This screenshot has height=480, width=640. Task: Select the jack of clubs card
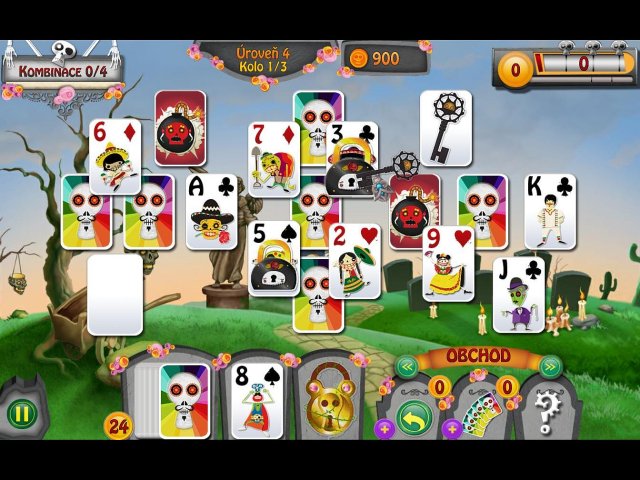click(518, 294)
